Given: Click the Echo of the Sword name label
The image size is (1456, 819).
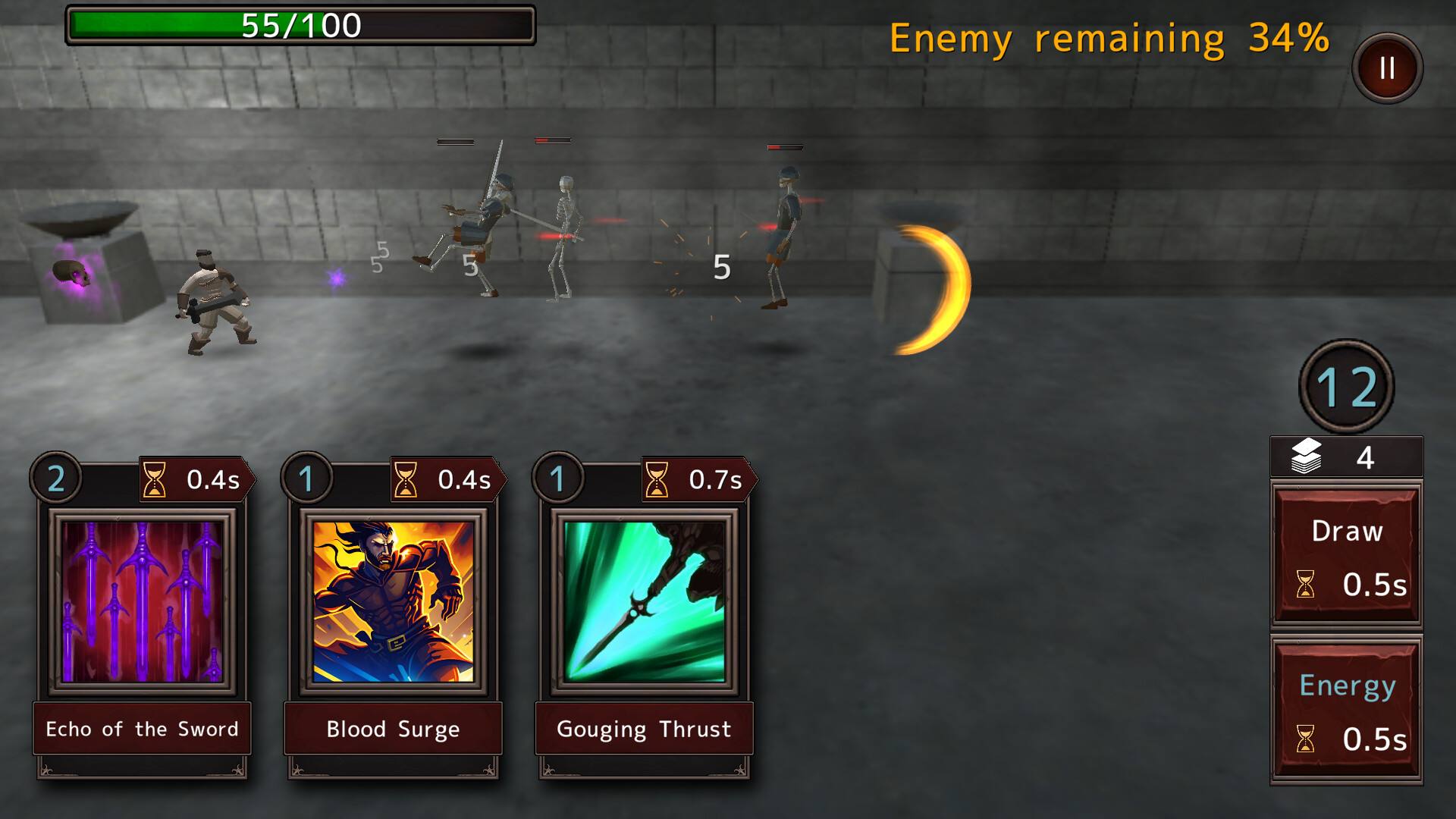Looking at the screenshot, I should click(141, 729).
